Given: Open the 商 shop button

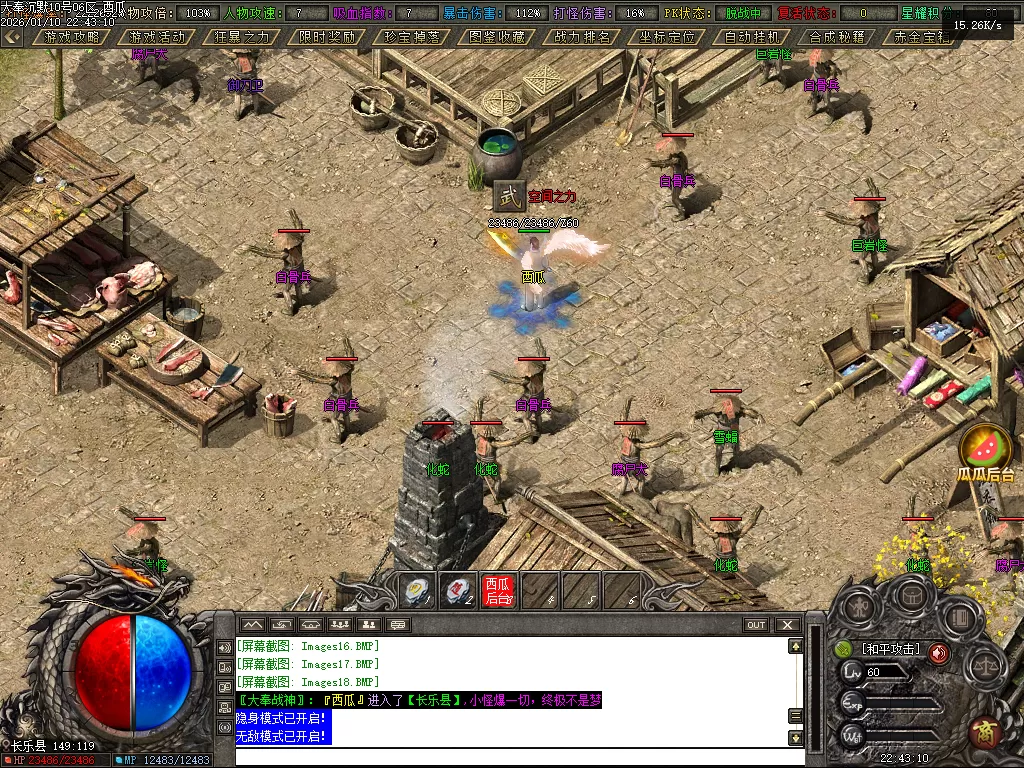Looking at the screenshot, I should [985, 731].
